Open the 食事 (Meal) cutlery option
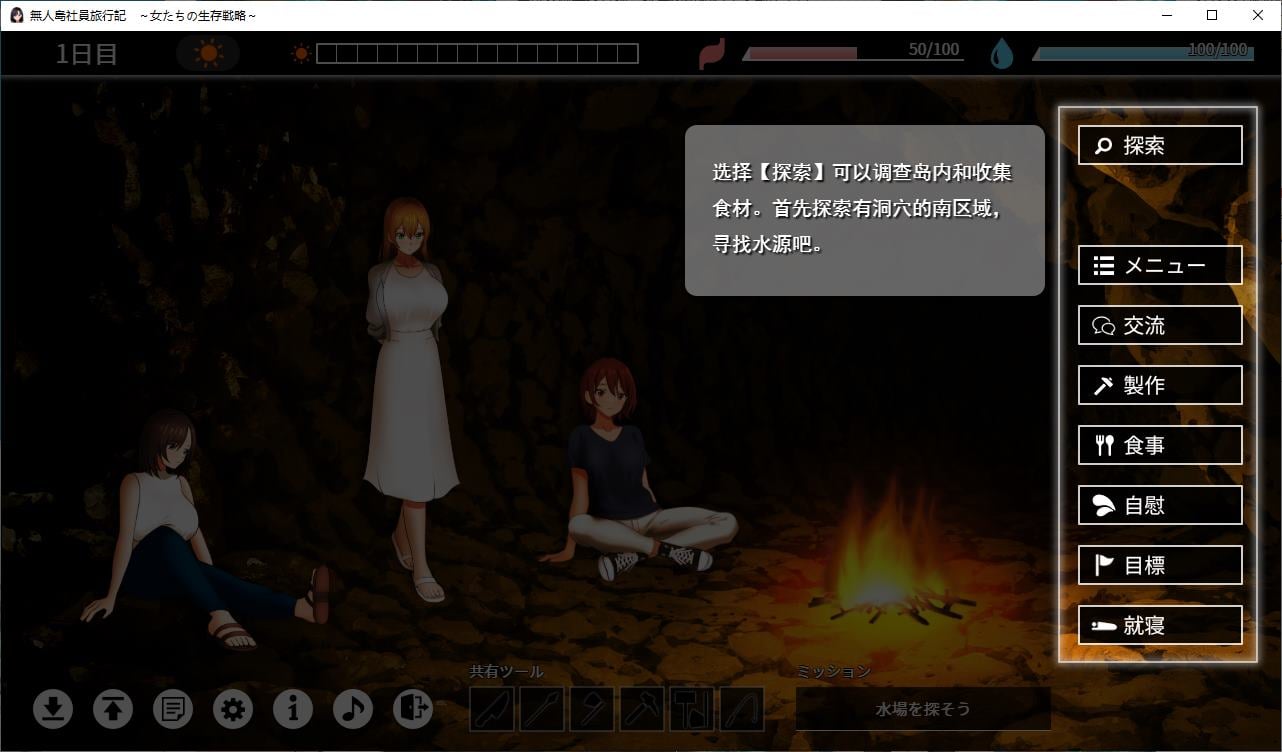Screen dimensions: 1282x752 1159,445
